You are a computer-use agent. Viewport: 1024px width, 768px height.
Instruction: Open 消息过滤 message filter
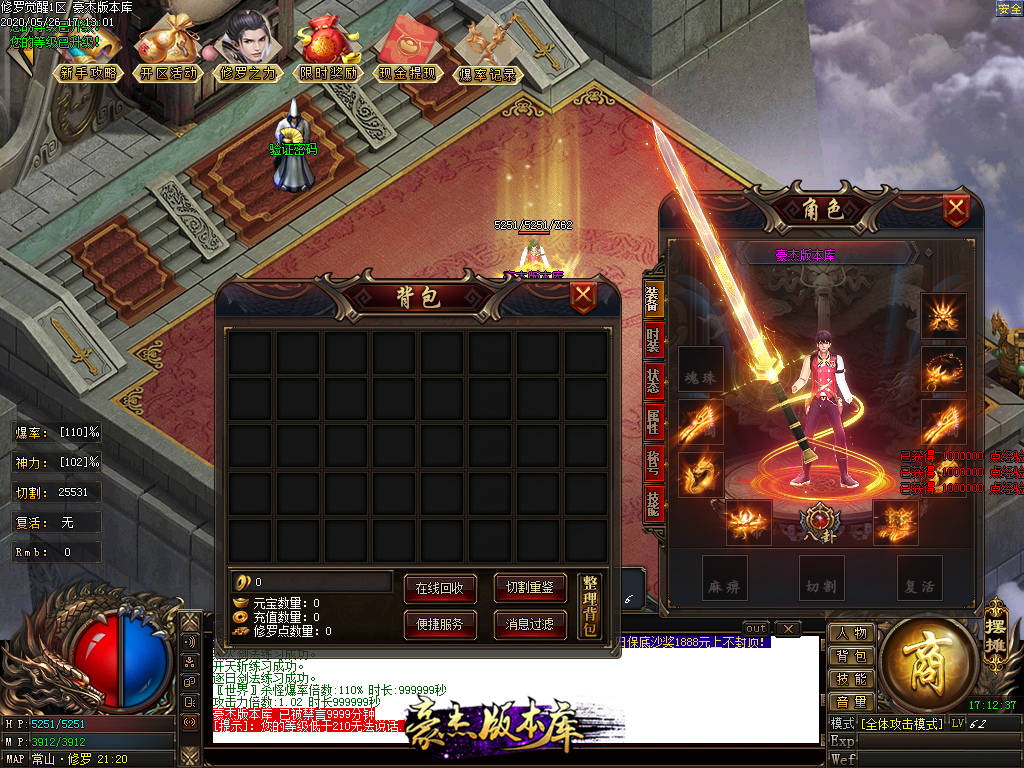[x=530, y=625]
